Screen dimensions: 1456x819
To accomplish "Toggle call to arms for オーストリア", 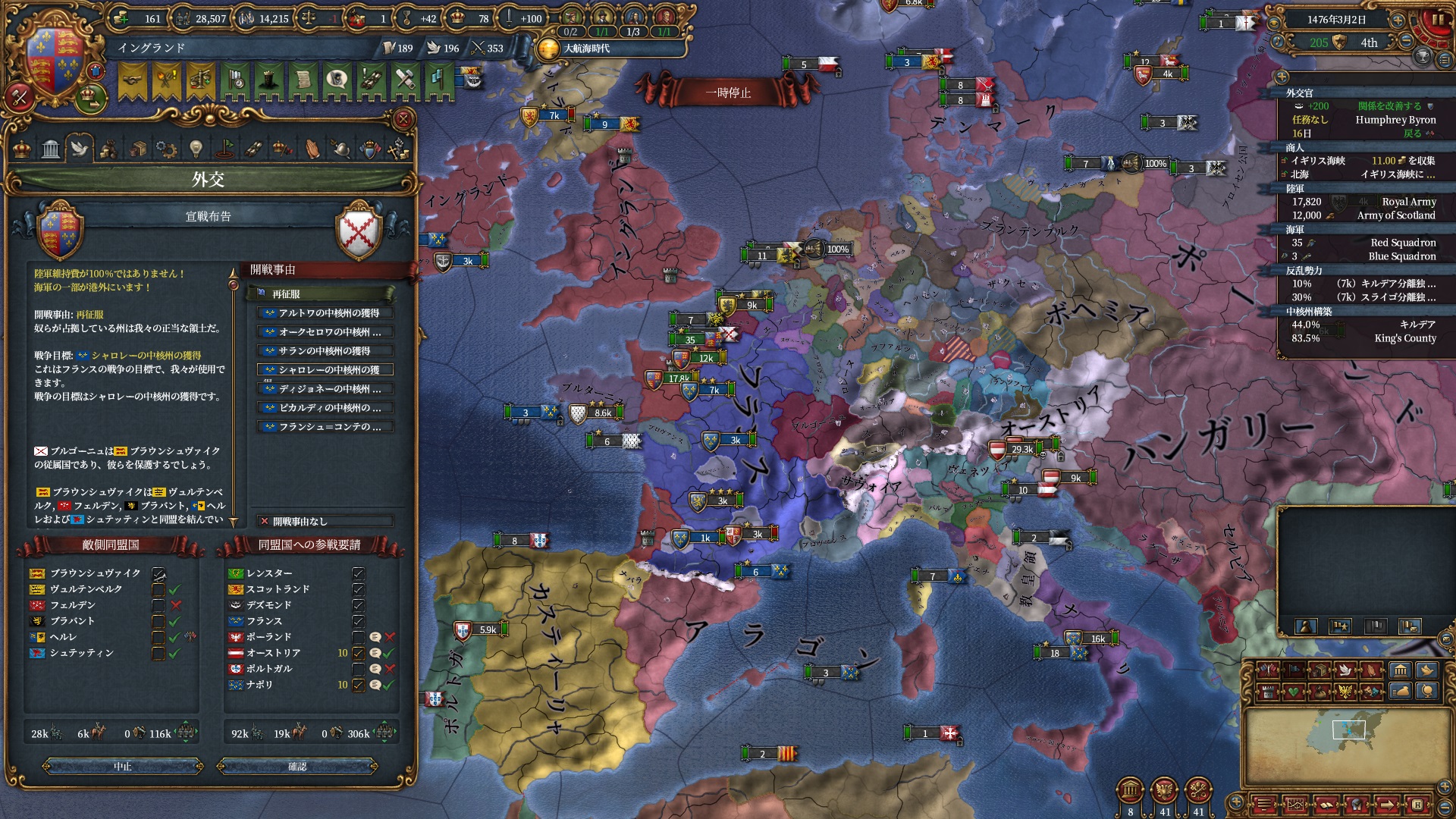I will (x=359, y=653).
